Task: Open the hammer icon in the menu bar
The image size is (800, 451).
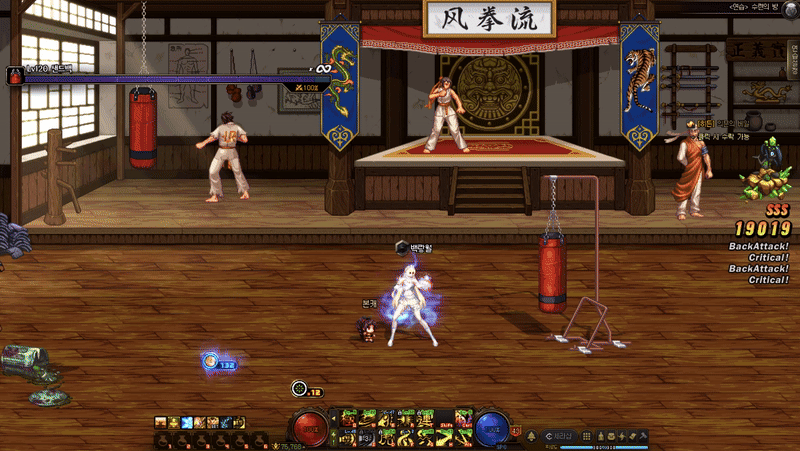Action: pos(643,436)
